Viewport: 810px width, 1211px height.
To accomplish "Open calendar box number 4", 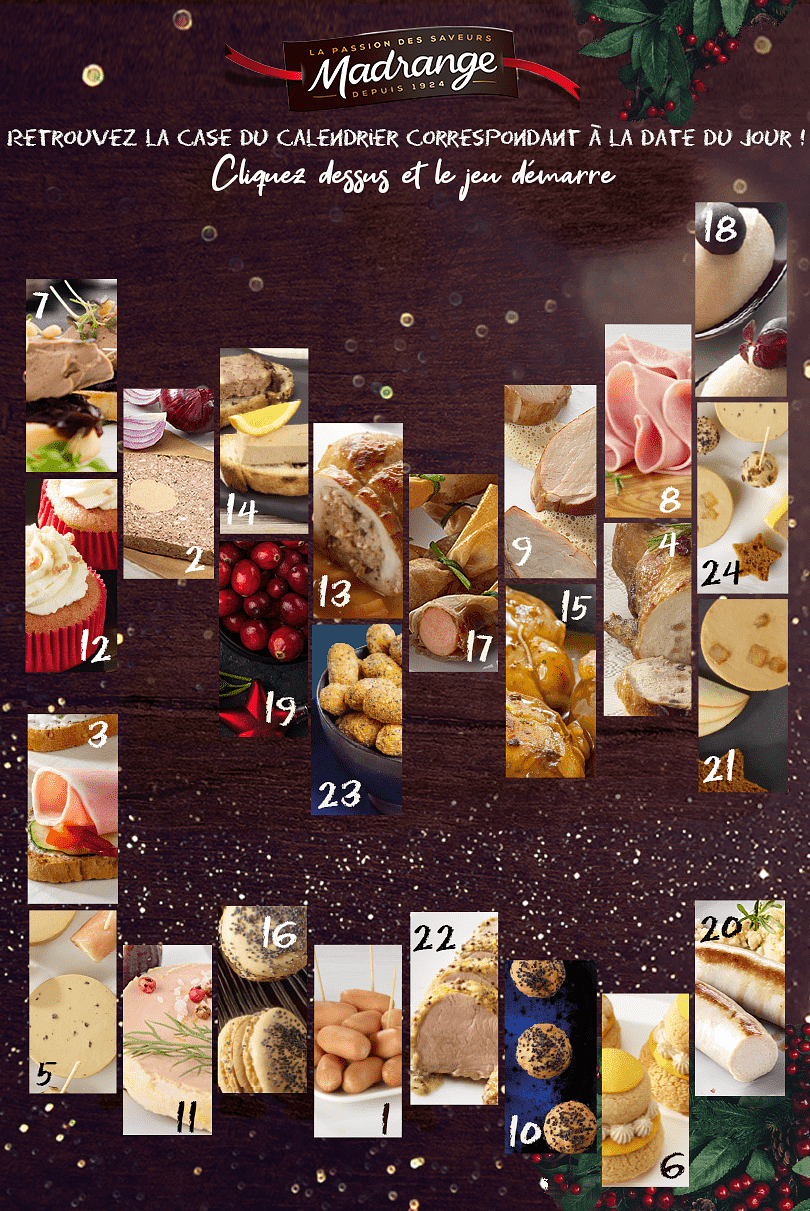I will (648, 618).
